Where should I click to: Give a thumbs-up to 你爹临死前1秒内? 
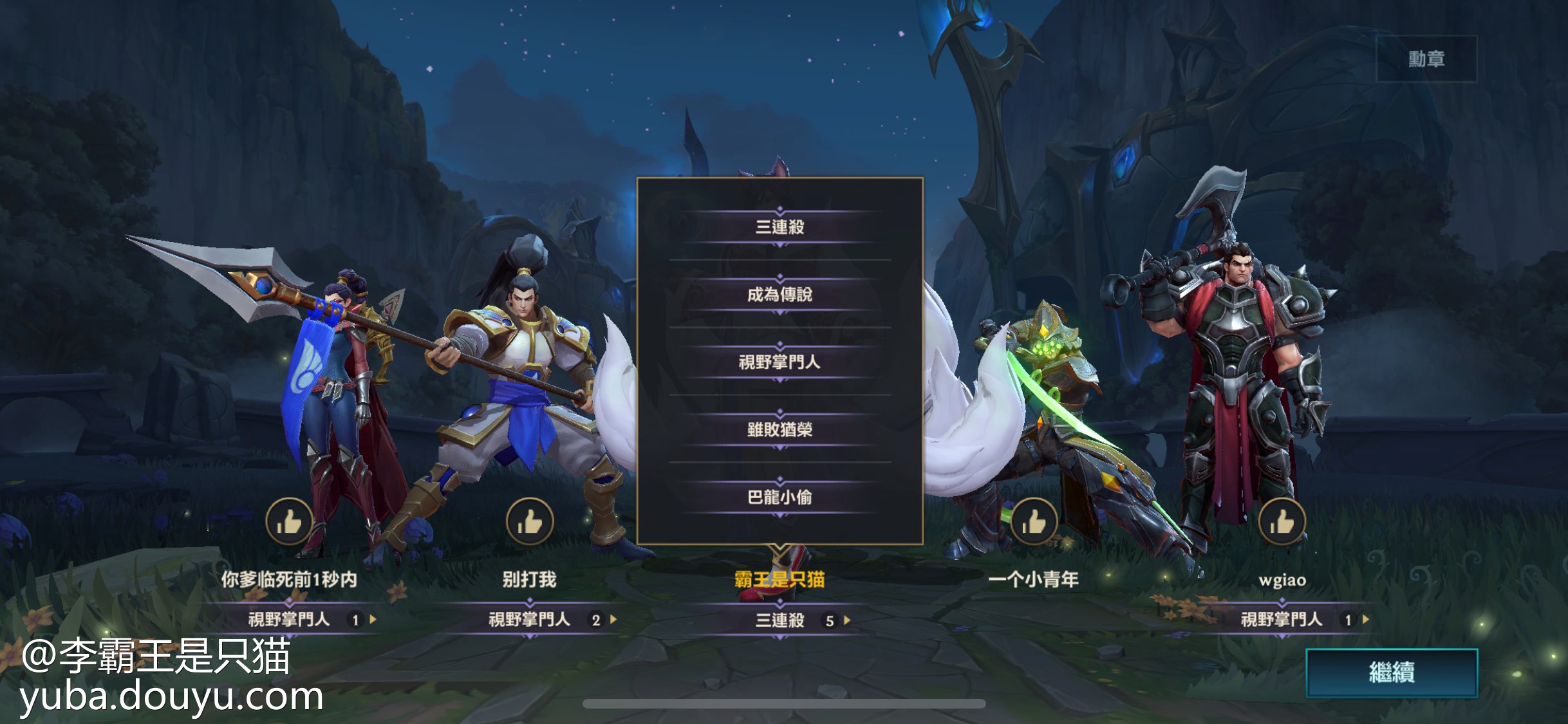click(x=289, y=521)
